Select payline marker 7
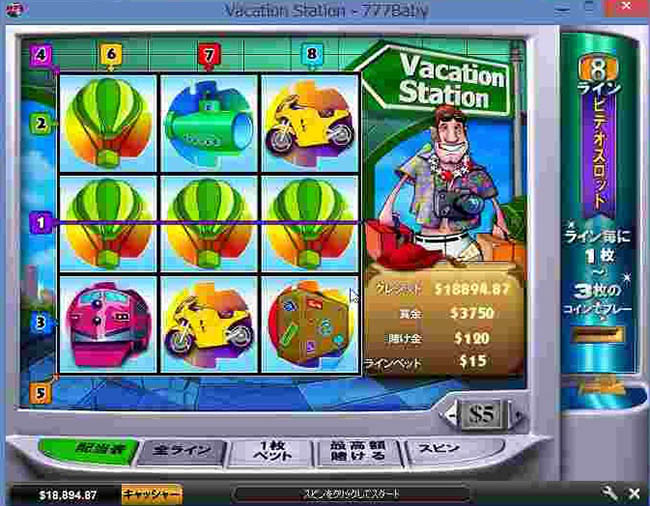650x506 pixels. point(208,53)
